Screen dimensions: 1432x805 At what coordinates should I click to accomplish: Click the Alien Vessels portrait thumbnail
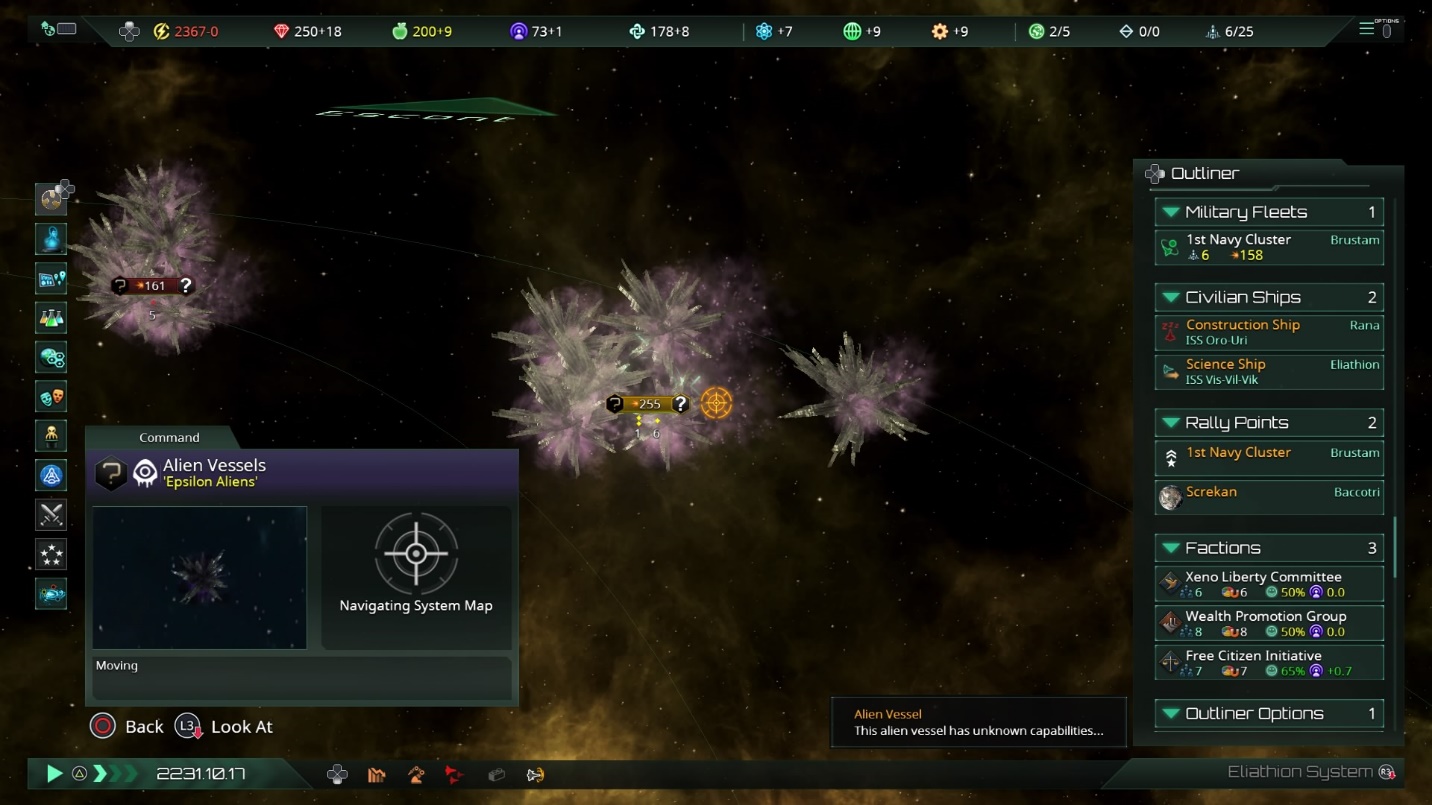(200, 577)
